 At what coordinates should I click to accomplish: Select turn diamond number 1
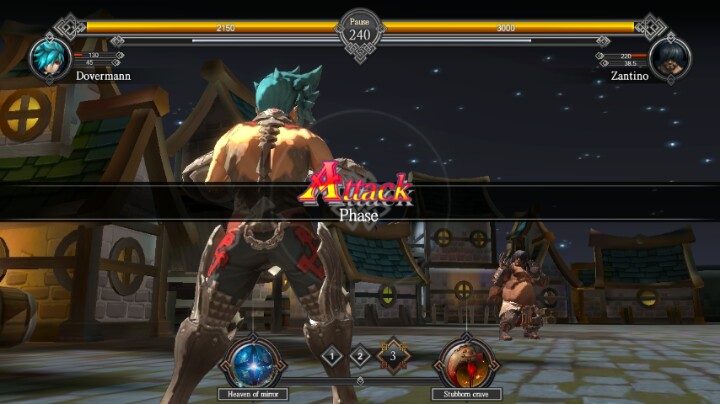(x=332, y=353)
